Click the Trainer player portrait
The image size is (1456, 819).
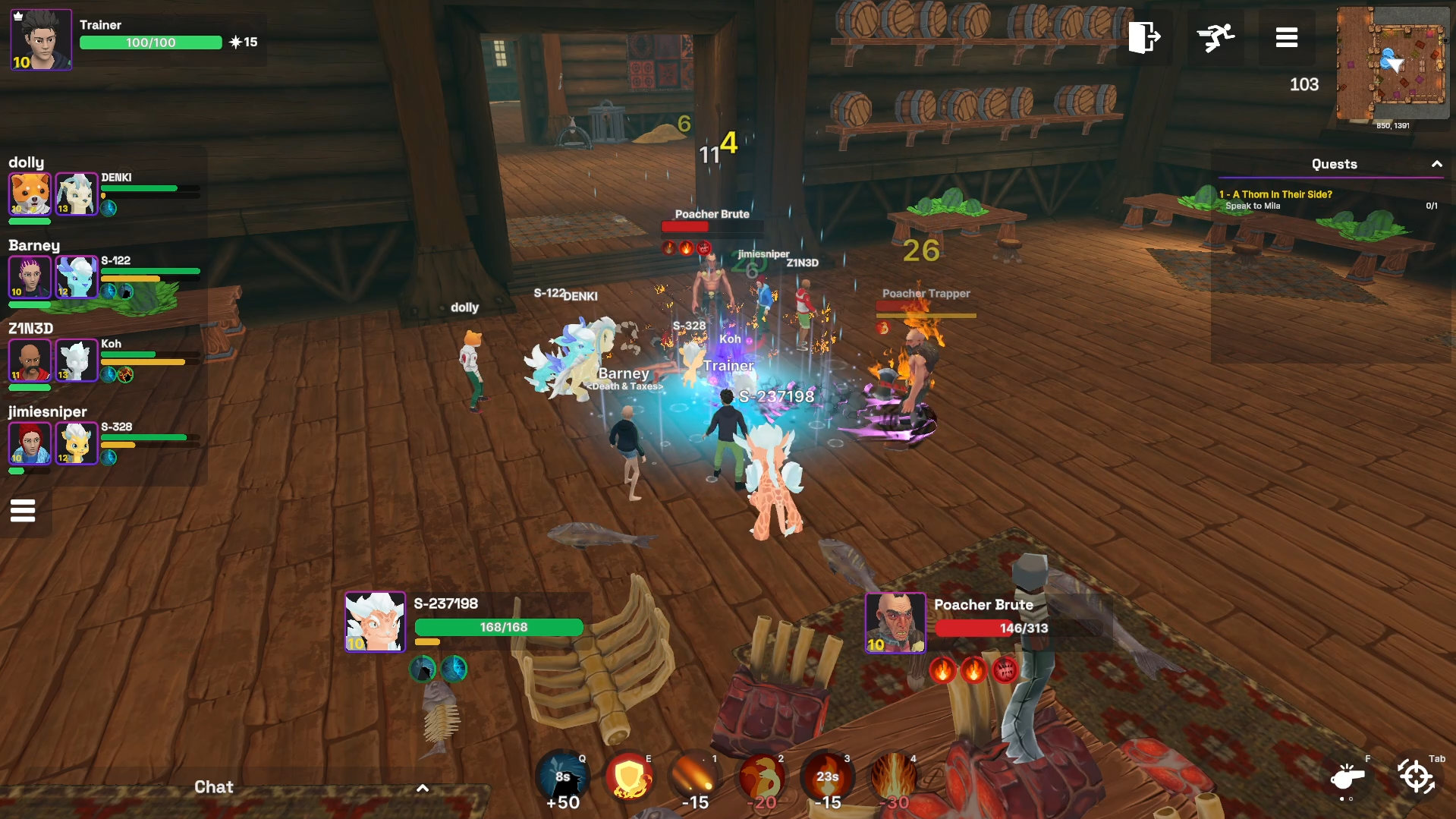tap(41, 39)
